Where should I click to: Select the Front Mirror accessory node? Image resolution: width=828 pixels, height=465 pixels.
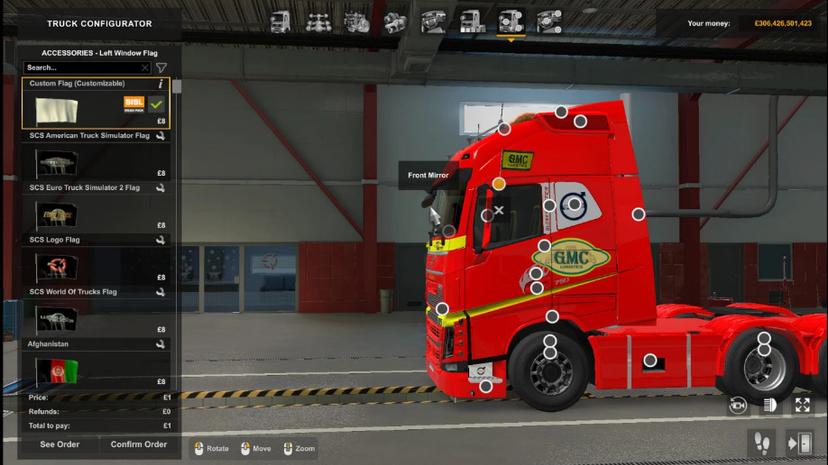tap(499, 184)
